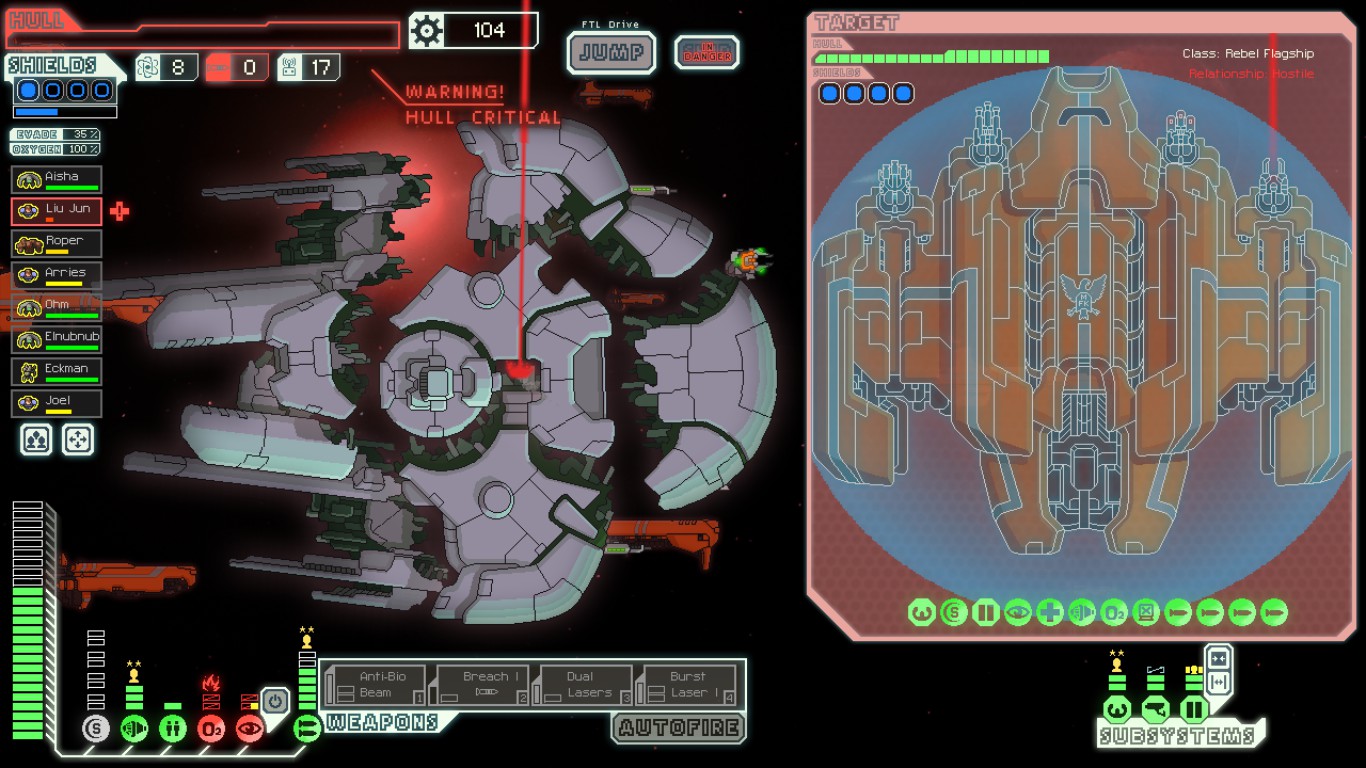This screenshot has width=1366, height=768.
Task: Select injured crew member Liu Jun
Action: pos(57,212)
